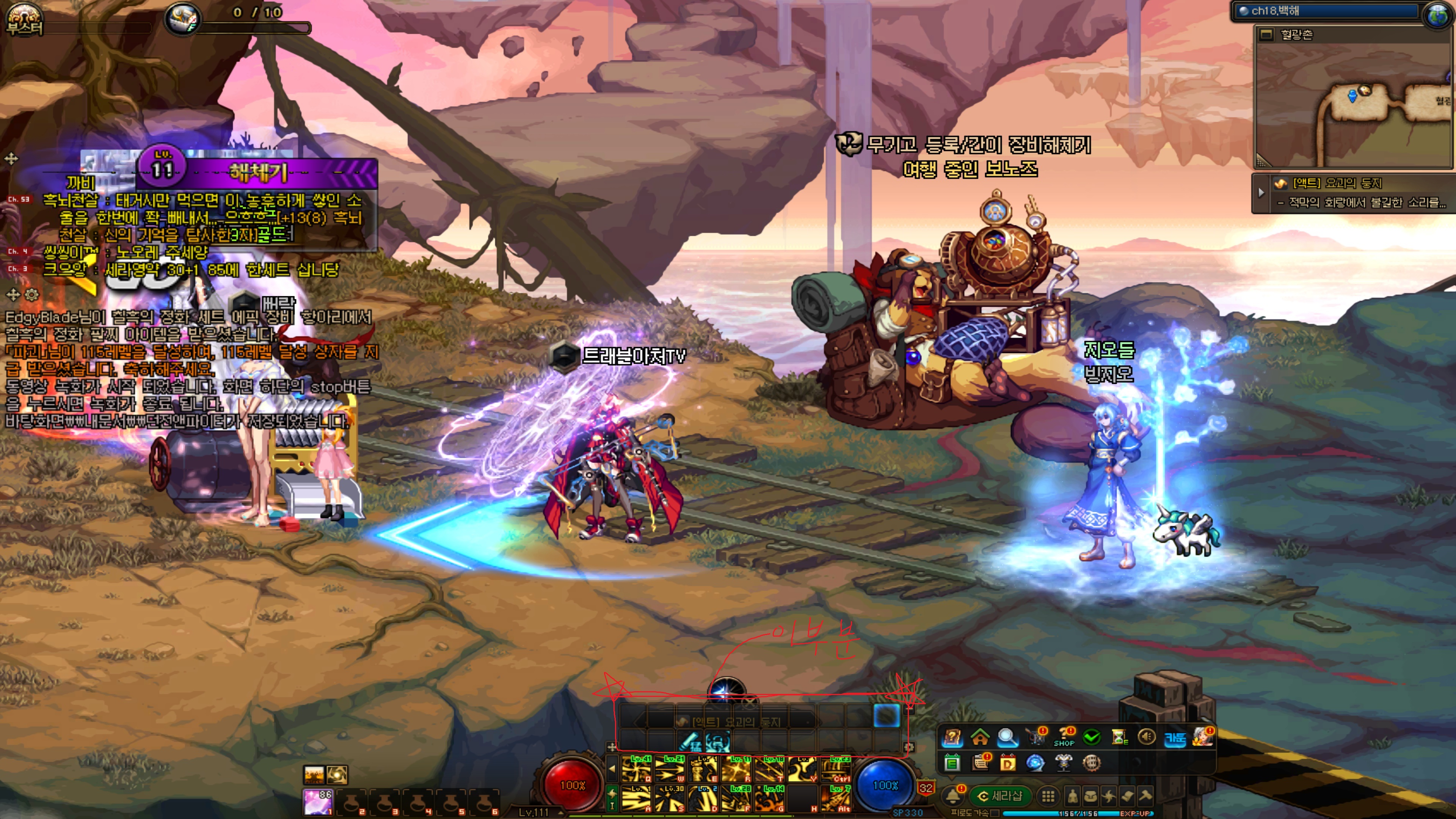Click the Booster icon
The image size is (1456, 819).
(x=24, y=19)
